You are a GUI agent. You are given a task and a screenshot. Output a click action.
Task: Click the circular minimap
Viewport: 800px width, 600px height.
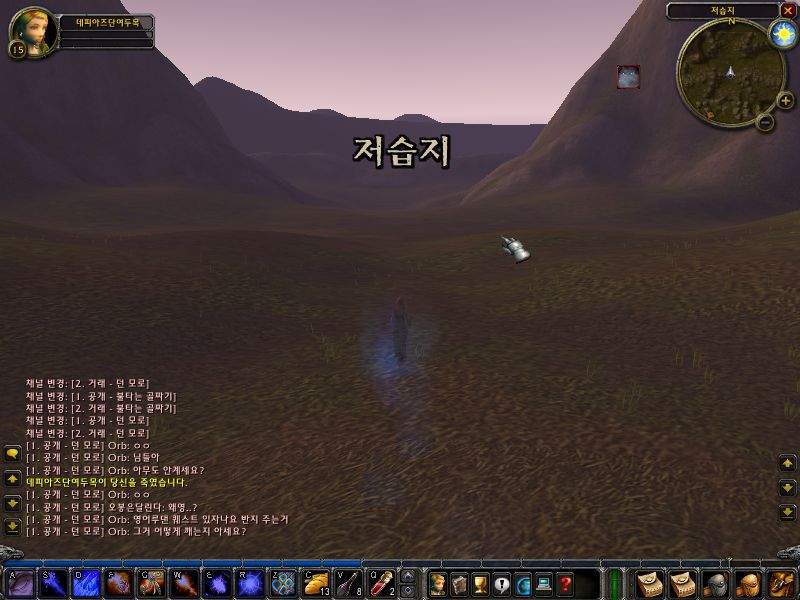pyautogui.click(x=730, y=70)
